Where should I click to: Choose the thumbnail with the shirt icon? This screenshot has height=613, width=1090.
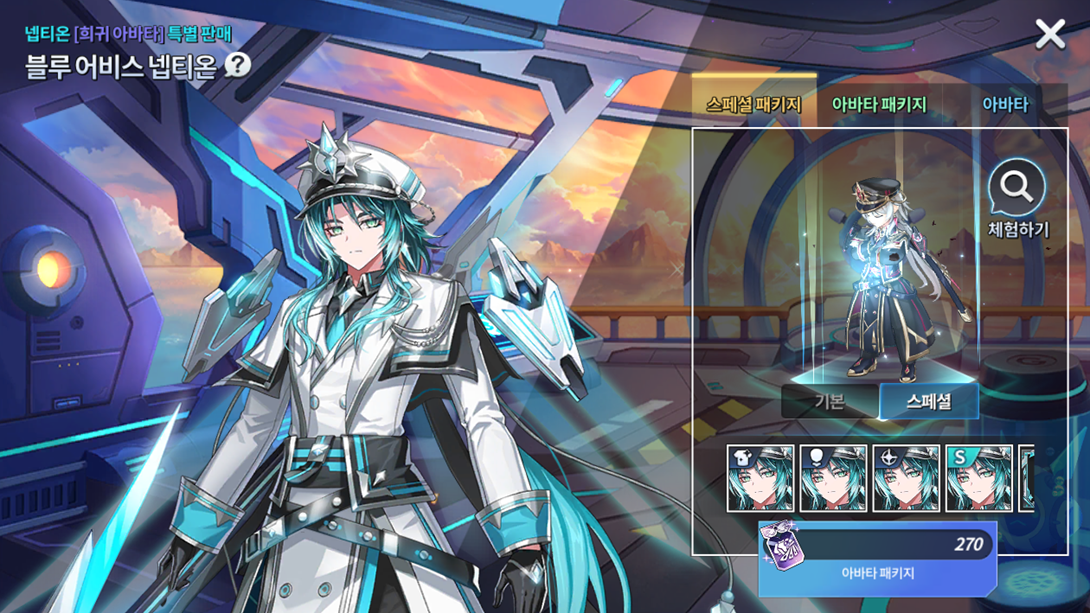pyautogui.click(x=760, y=478)
